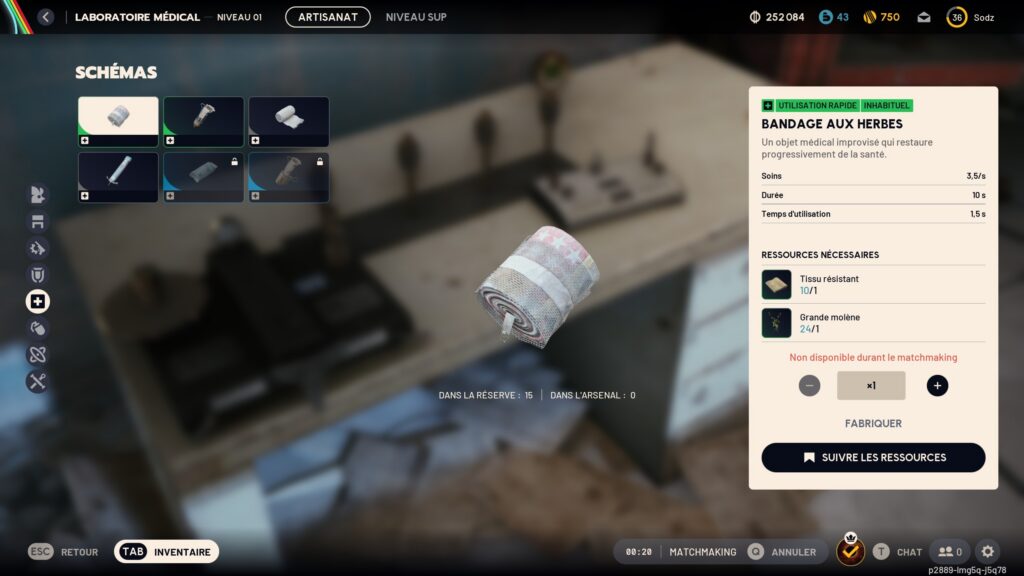The image size is (1024, 576).
Task: Cancel matchmaking with Annuler
Action: pos(782,552)
